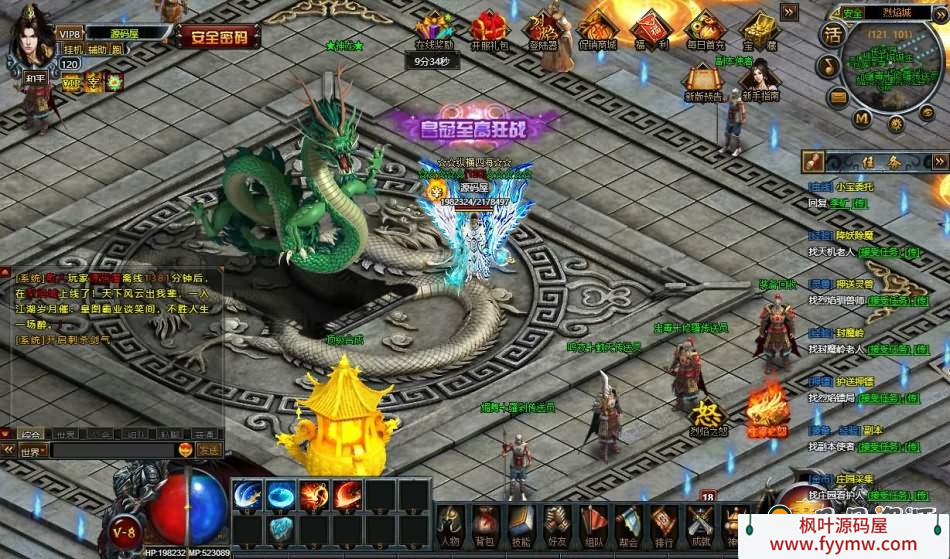950x559 pixels.
Task: Collapse the 任务 quest tracker arrow
Action: click(939, 160)
